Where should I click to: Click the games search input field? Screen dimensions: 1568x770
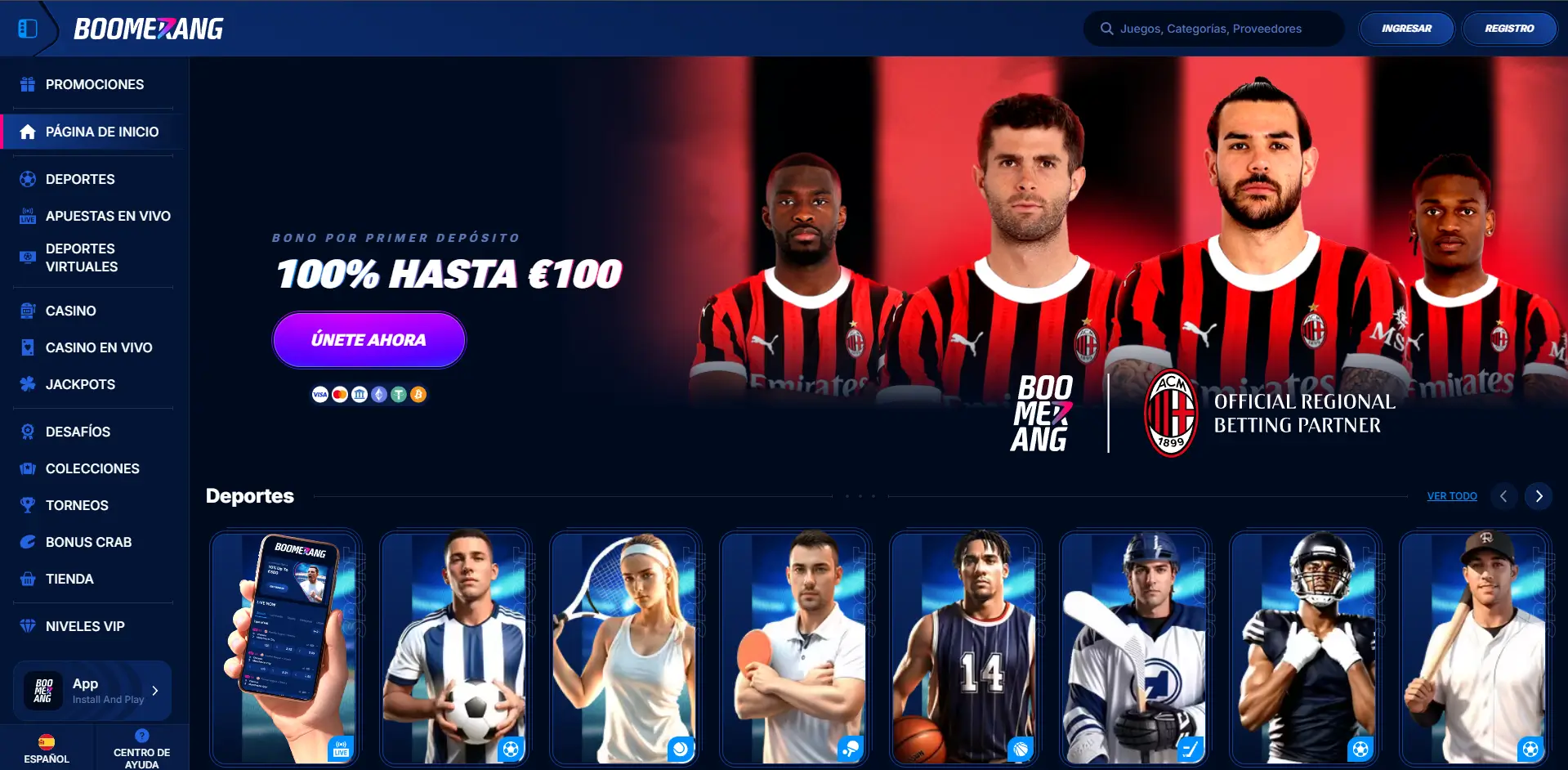click(1213, 28)
